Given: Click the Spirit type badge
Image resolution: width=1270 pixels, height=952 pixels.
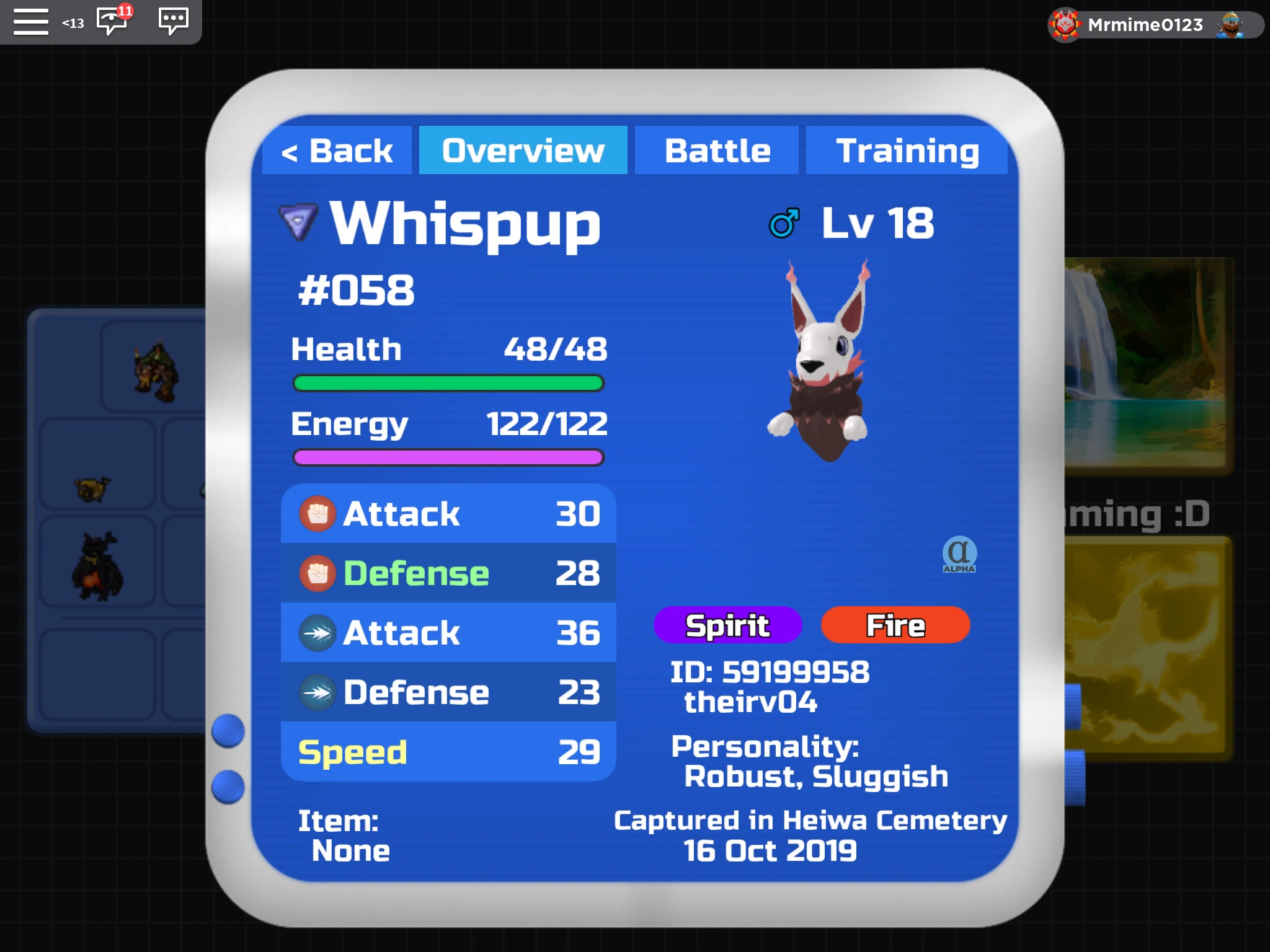Looking at the screenshot, I should [x=727, y=625].
